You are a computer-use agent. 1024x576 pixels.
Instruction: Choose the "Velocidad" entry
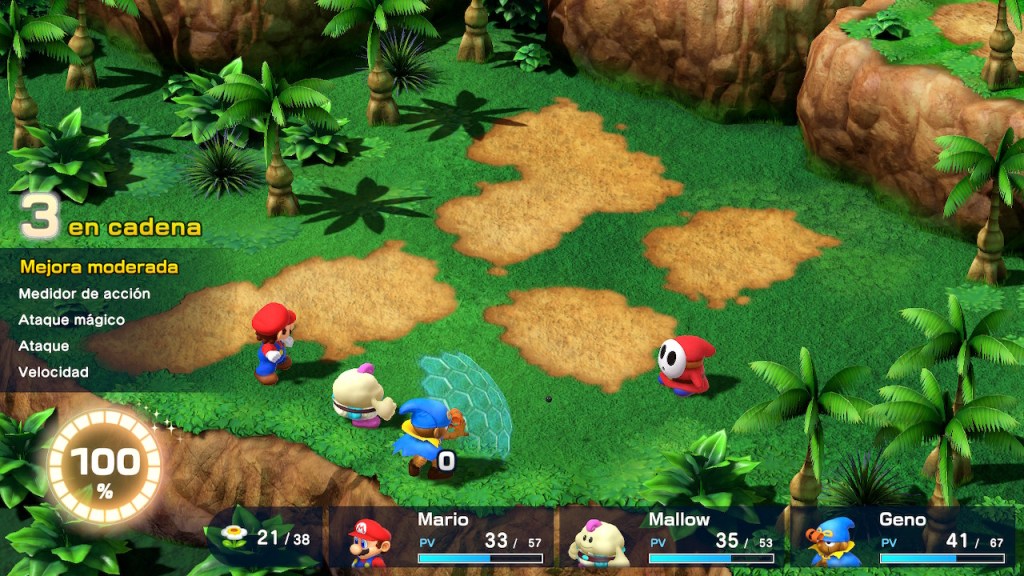click(x=53, y=372)
